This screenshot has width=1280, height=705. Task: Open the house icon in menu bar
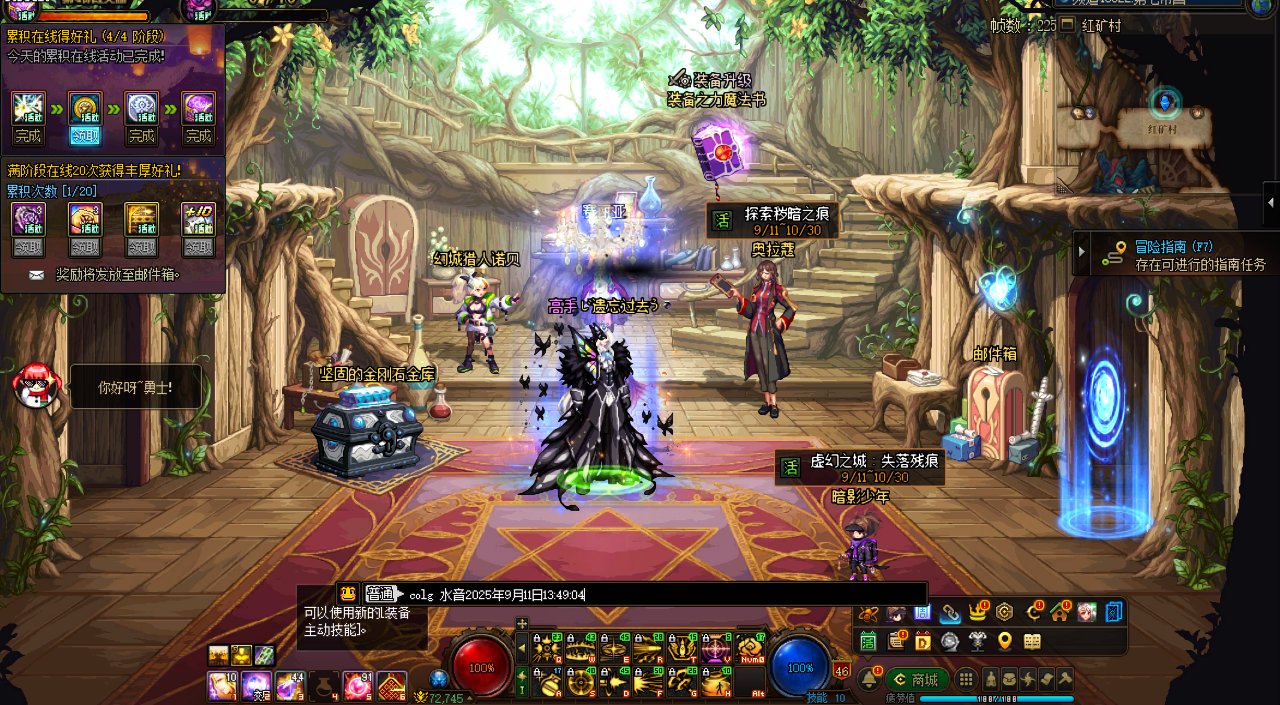tap(1059, 612)
